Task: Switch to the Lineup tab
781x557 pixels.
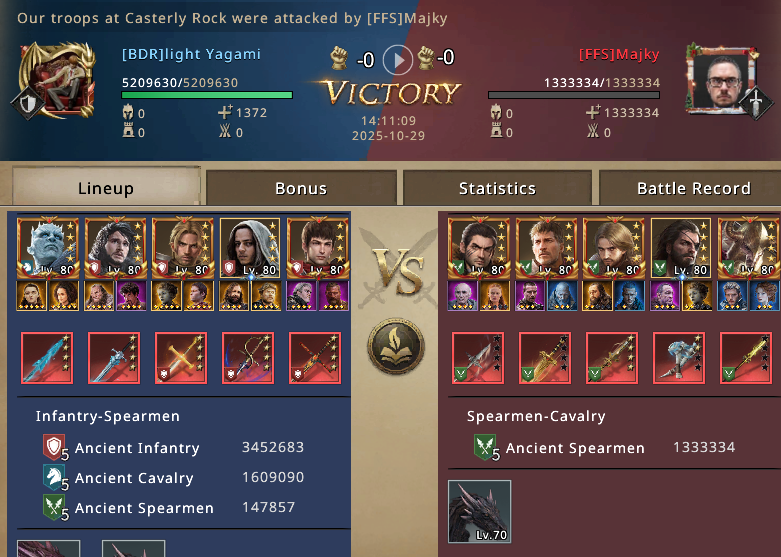Action: tap(105, 188)
